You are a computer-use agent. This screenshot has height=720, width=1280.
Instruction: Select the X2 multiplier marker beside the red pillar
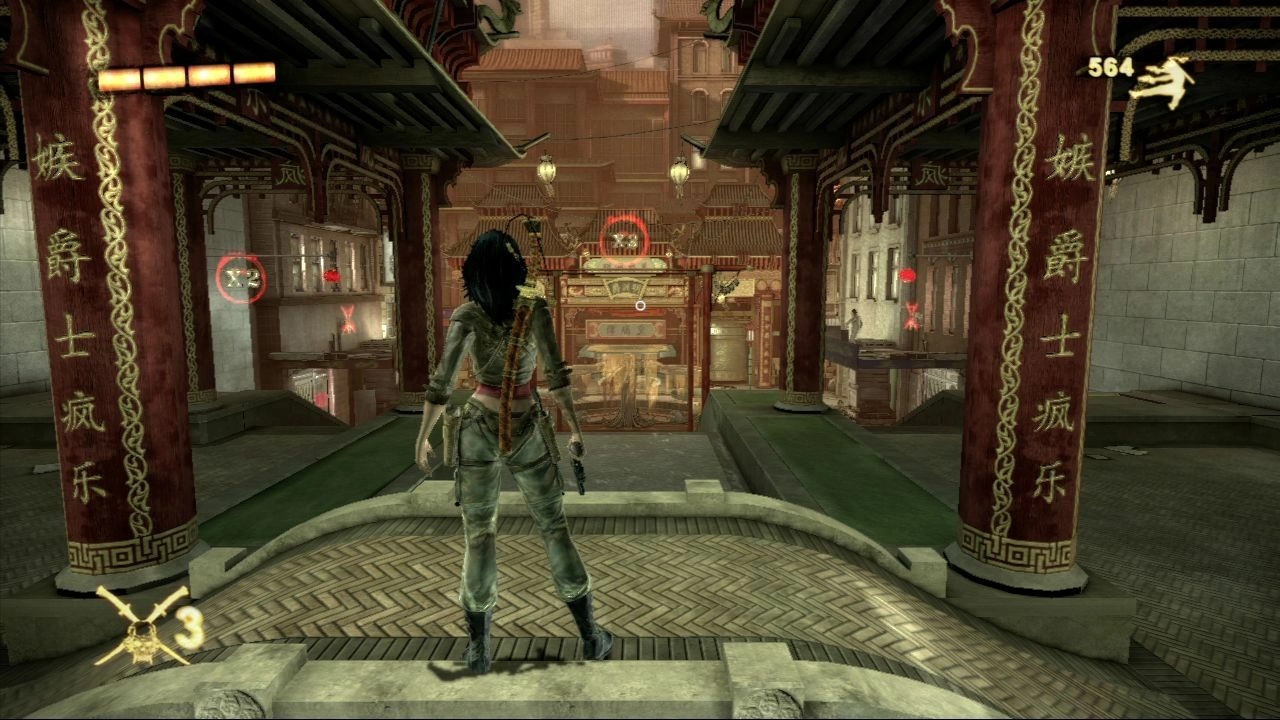(241, 278)
